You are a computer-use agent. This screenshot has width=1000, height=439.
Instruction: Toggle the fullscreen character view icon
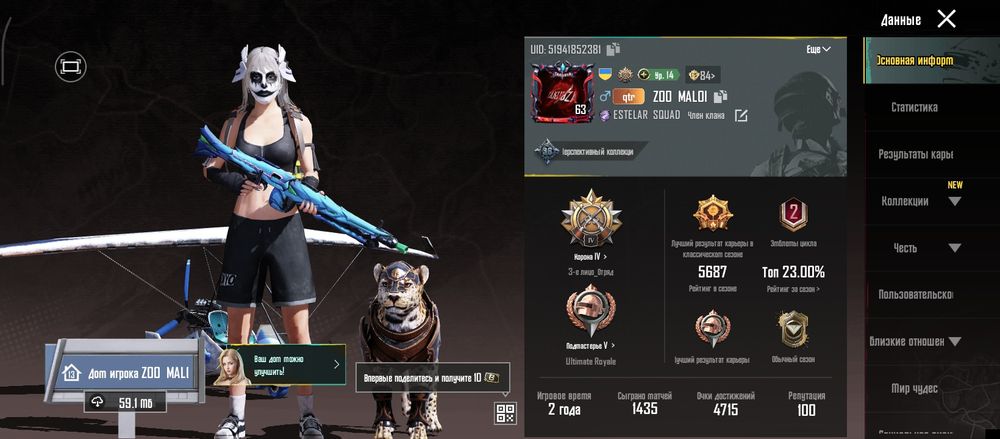tap(70, 66)
